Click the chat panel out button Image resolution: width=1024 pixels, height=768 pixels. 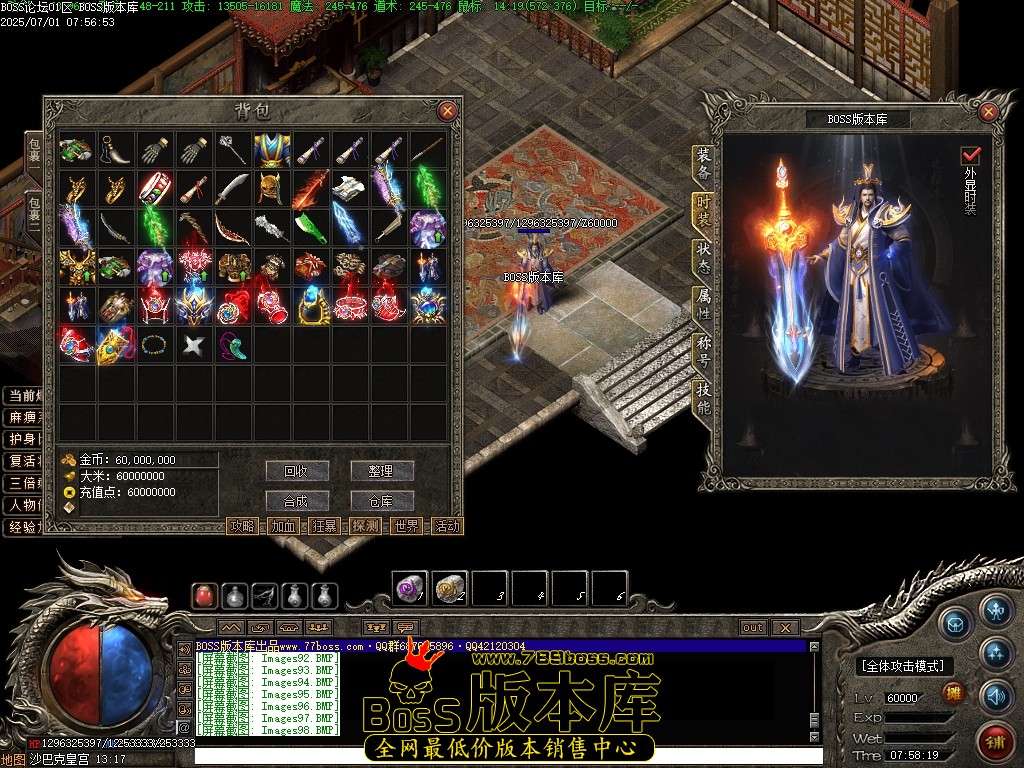(753, 628)
